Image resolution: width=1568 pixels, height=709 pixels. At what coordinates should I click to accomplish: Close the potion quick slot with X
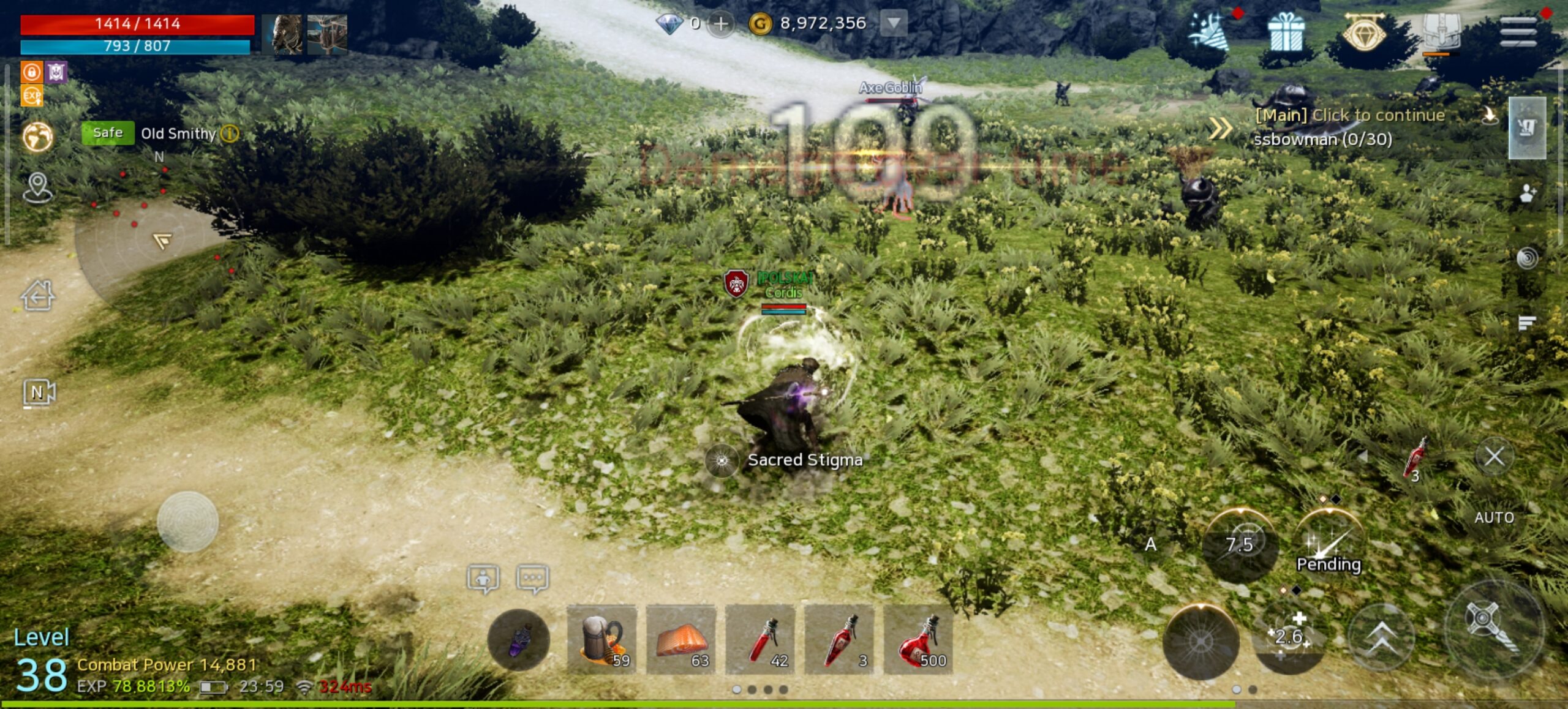(1494, 456)
